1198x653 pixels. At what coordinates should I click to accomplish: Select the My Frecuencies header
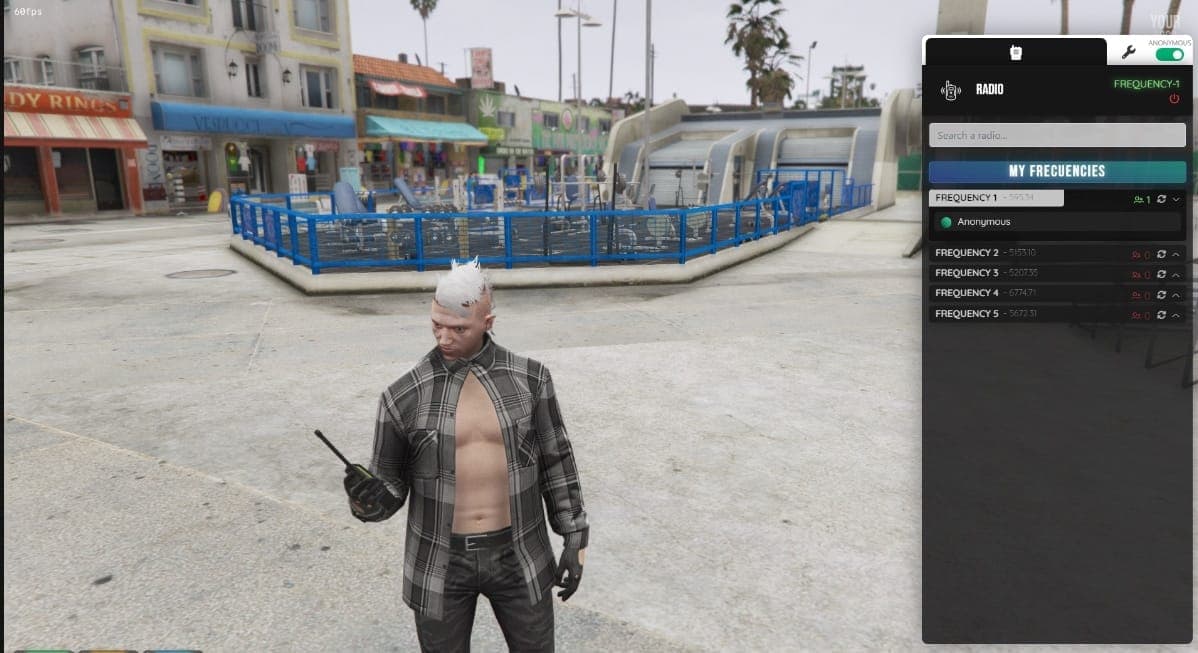(x=1057, y=171)
